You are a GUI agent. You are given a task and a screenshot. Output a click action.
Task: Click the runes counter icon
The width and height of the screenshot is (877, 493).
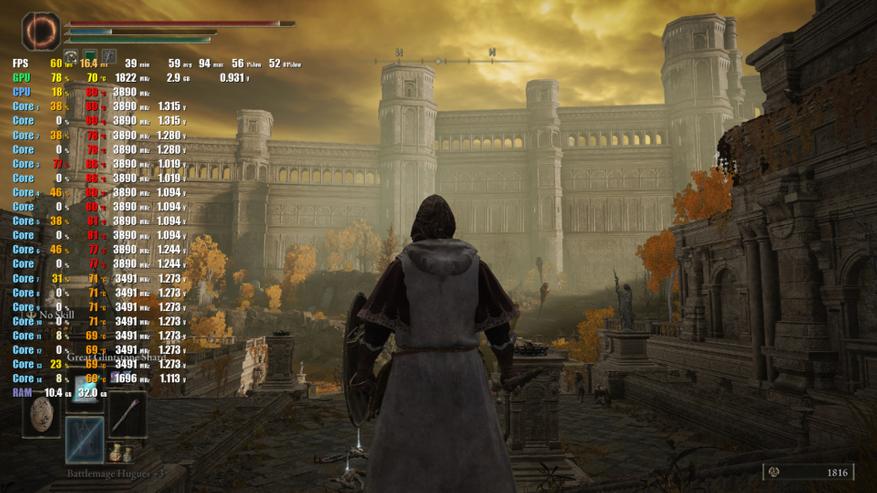tap(776, 473)
